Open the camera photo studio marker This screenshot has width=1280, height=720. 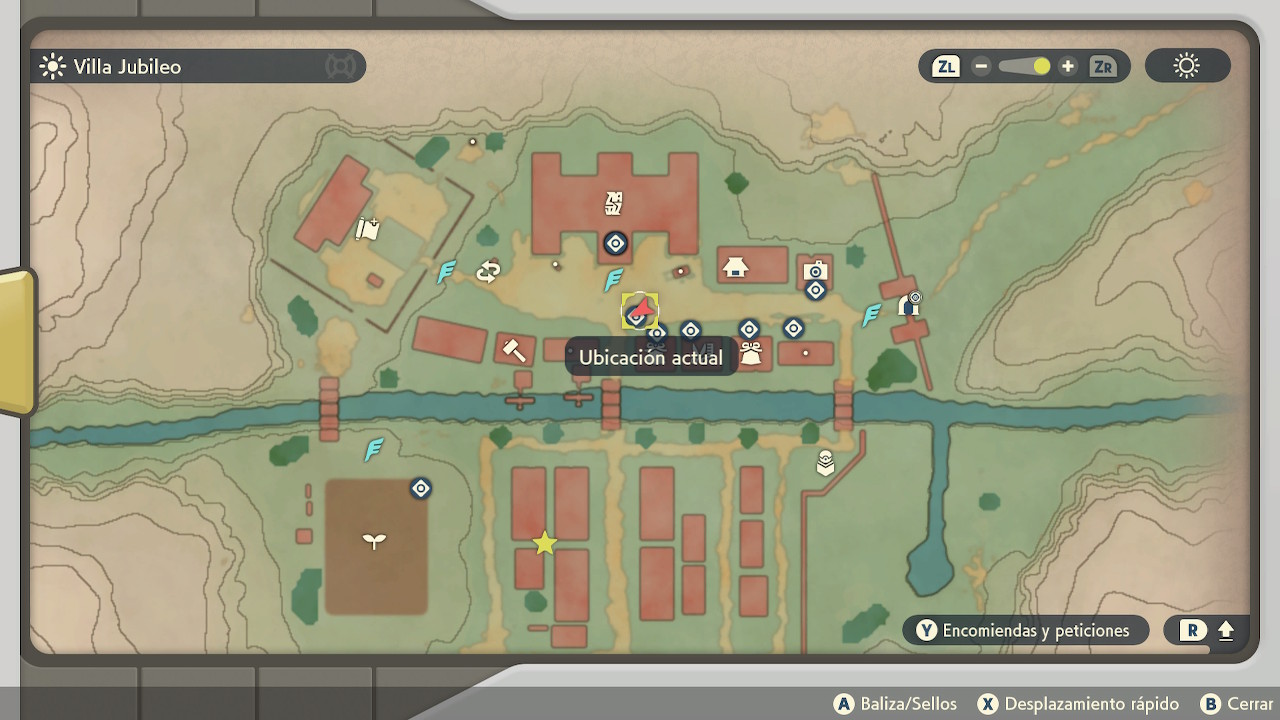(815, 270)
